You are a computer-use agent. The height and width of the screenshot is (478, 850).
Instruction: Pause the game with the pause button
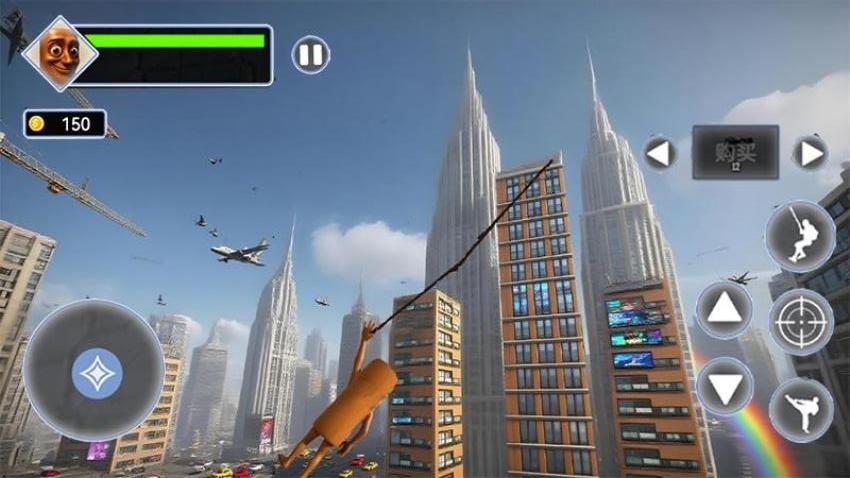pos(311,54)
